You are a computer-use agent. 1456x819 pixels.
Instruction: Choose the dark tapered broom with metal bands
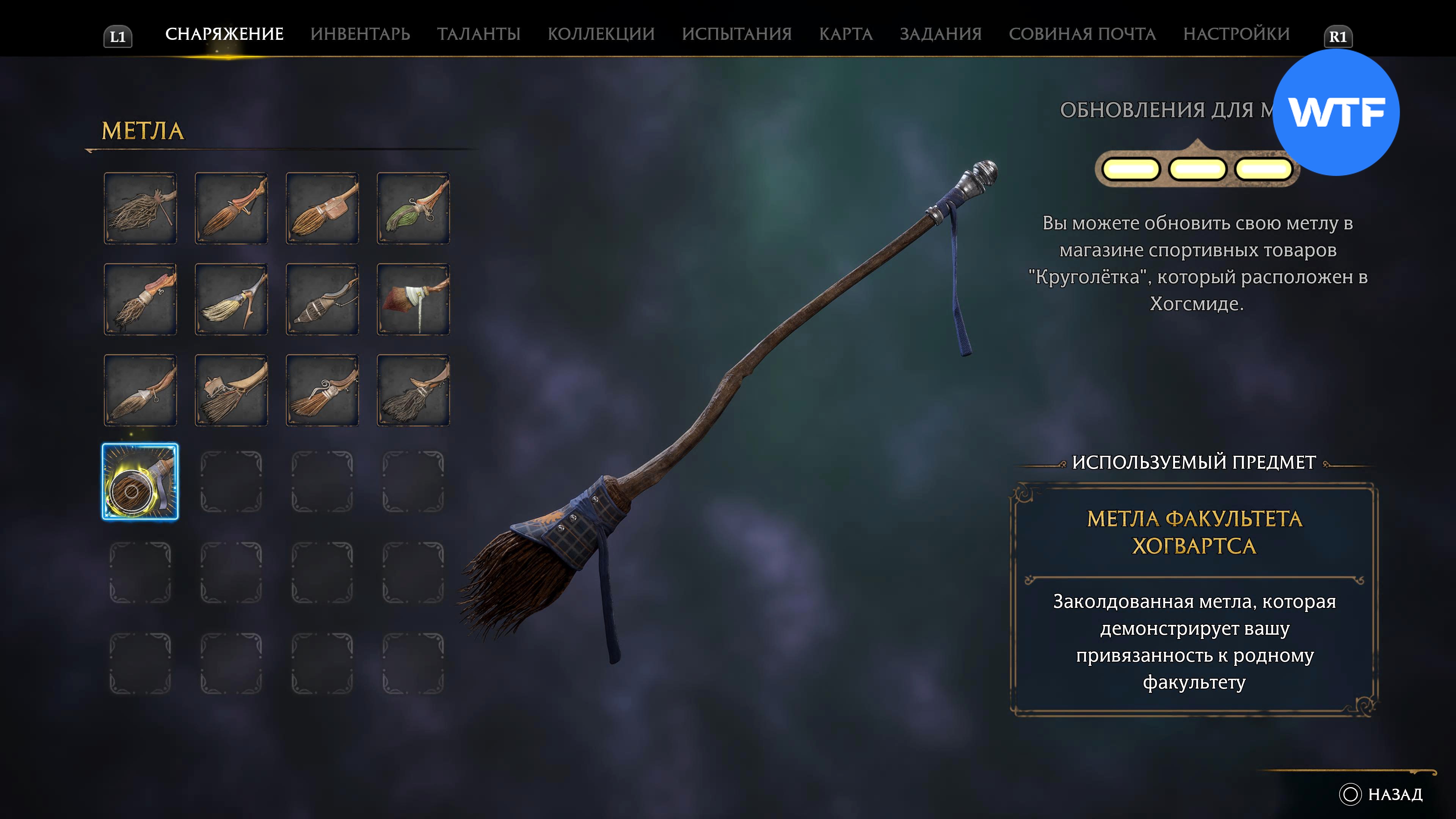[x=322, y=300]
